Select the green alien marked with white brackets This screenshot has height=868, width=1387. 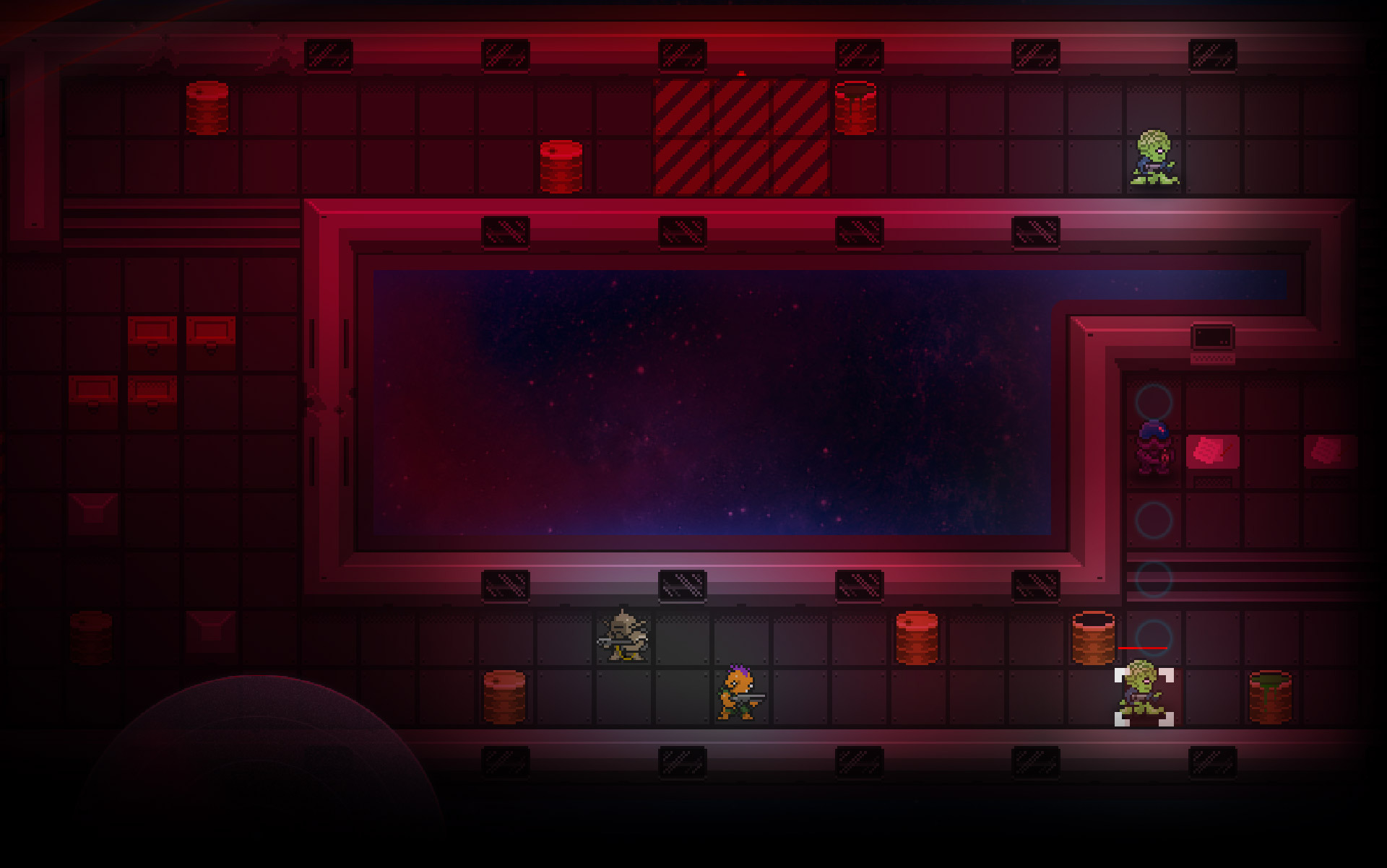click(1143, 695)
